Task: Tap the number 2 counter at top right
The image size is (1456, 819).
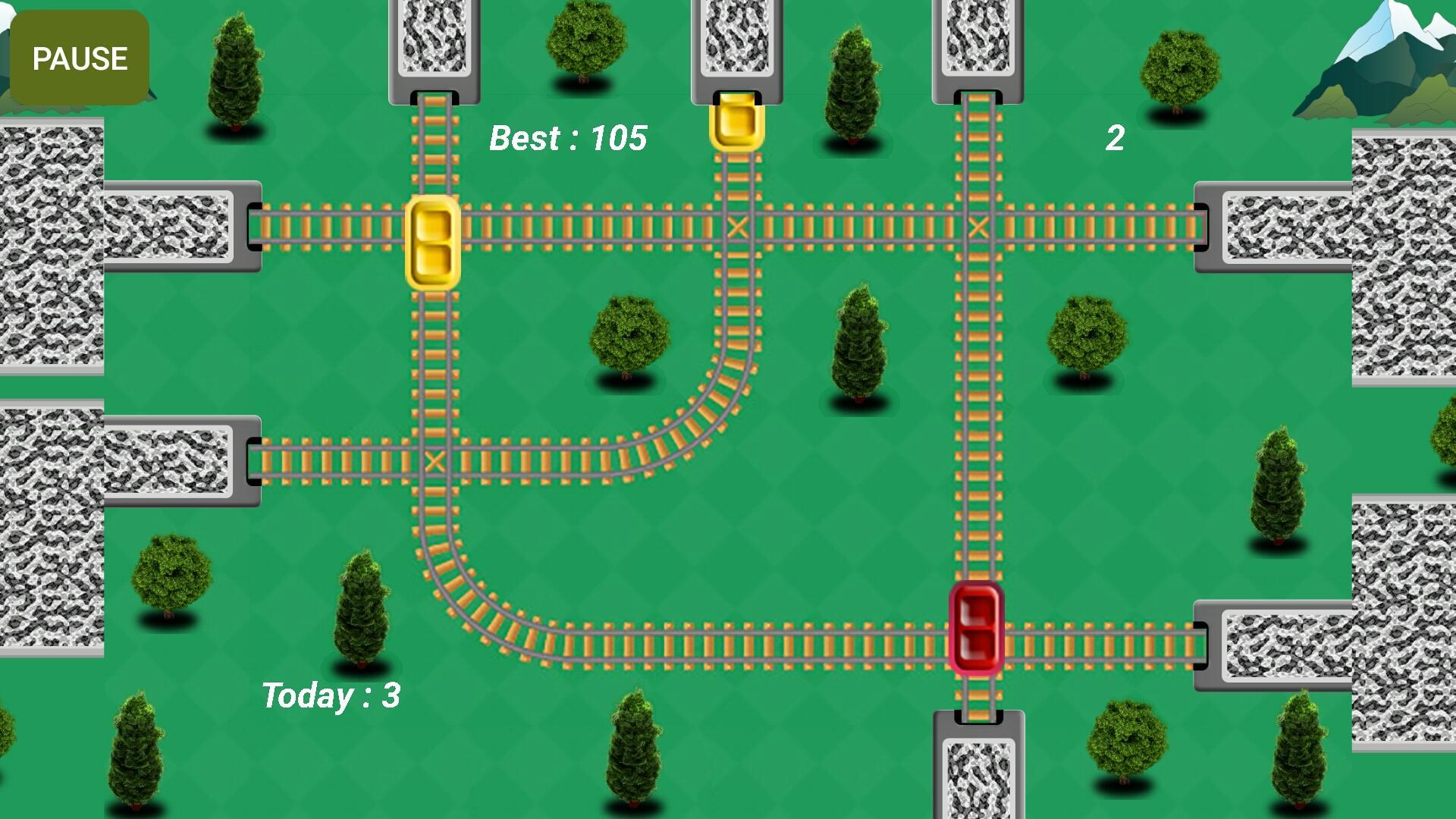Action: pyautogui.click(x=1115, y=139)
